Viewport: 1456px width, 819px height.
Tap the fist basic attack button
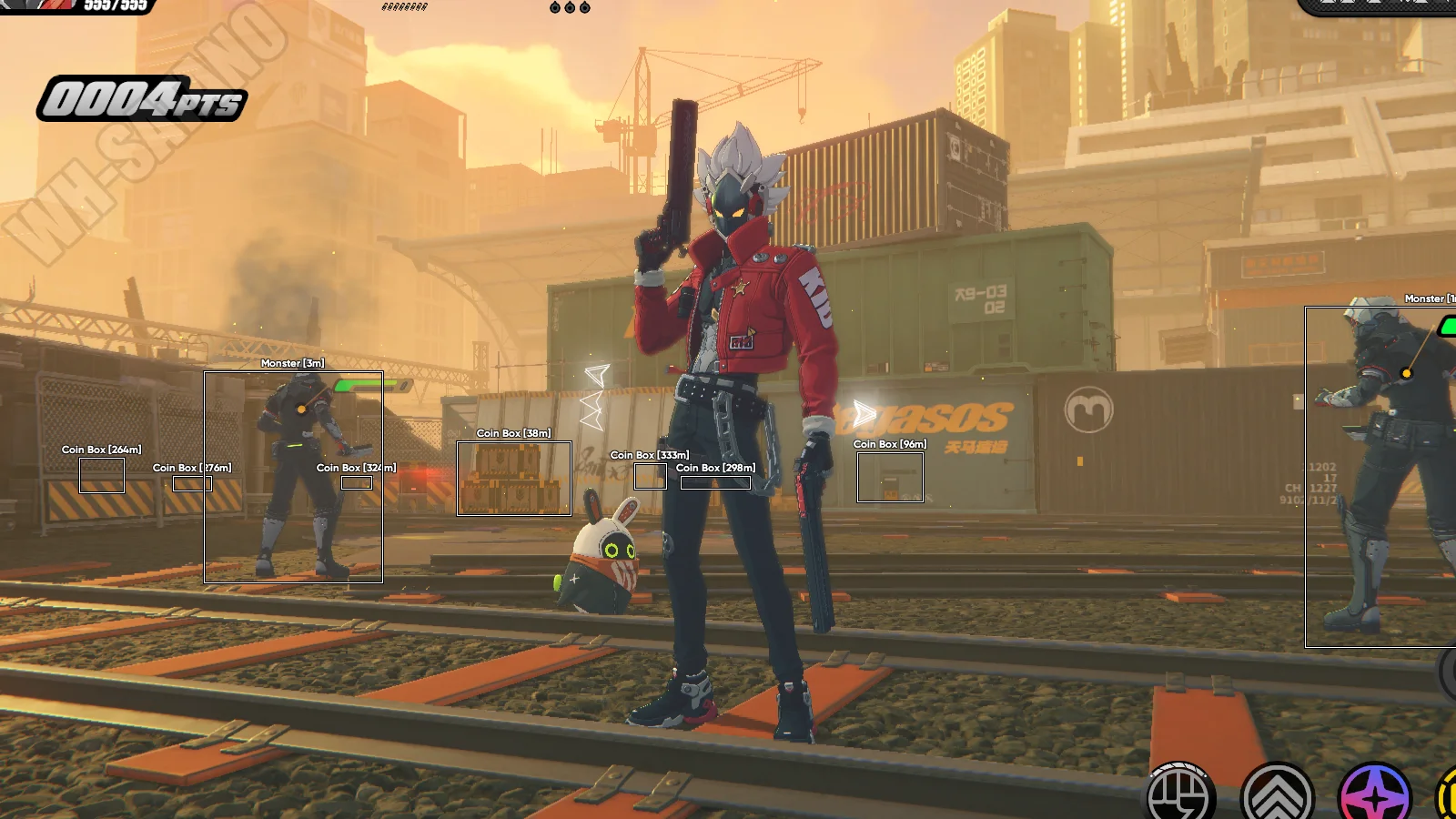(1179, 795)
